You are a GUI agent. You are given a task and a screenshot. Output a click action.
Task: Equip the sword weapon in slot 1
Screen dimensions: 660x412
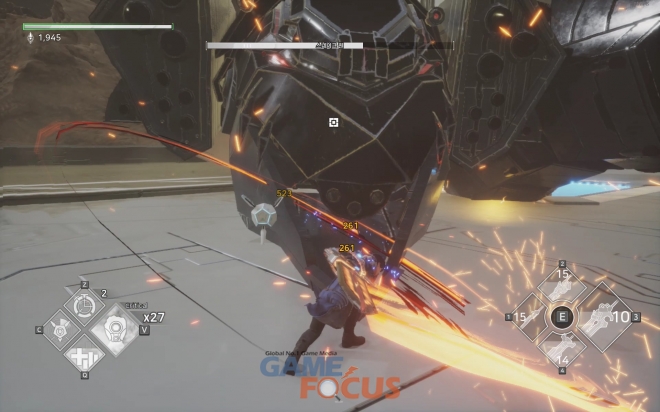(x=533, y=318)
